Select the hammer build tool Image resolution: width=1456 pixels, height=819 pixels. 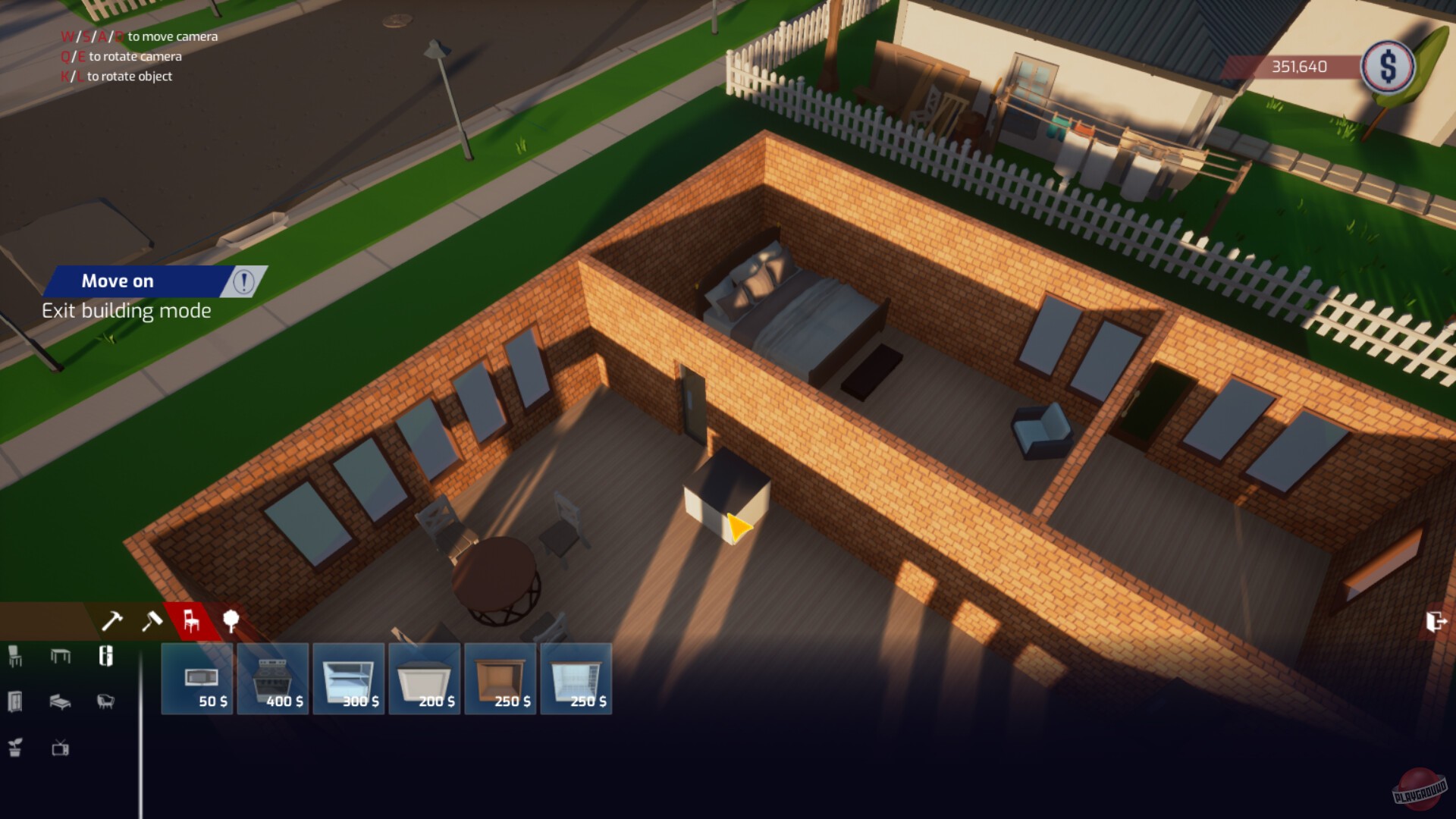click(x=112, y=620)
